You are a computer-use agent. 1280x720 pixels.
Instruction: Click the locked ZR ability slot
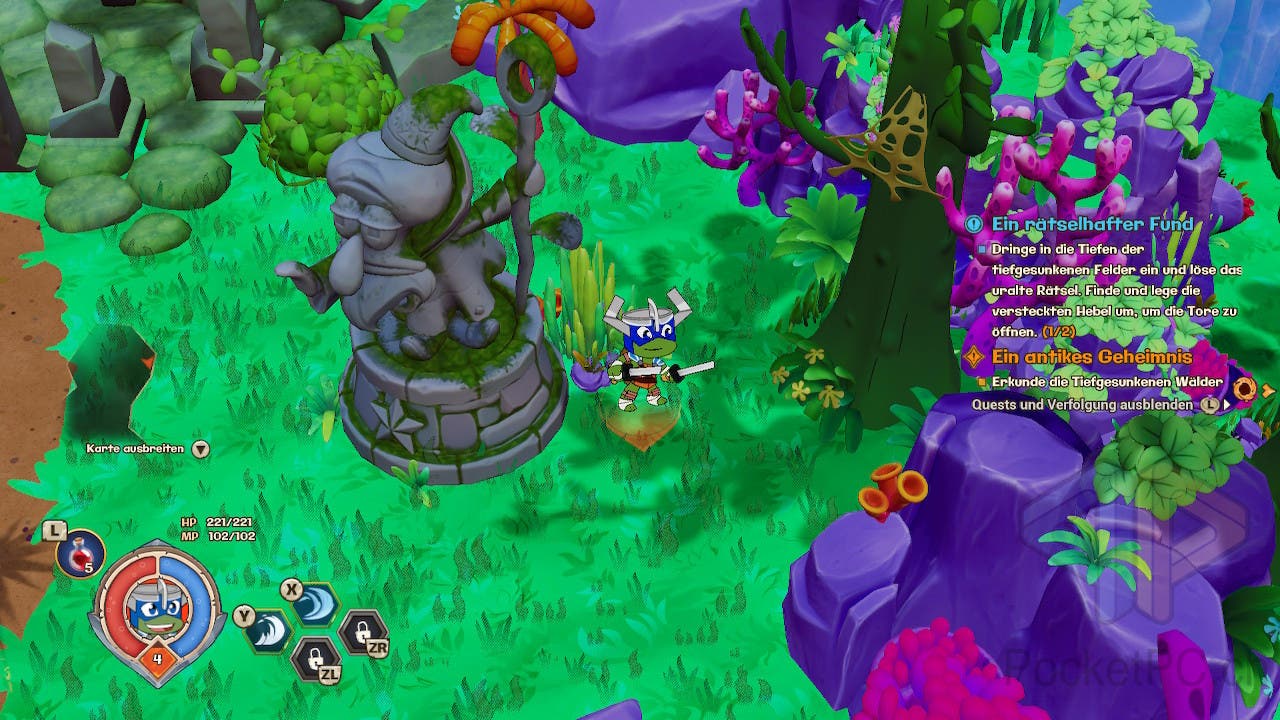tap(361, 632)
